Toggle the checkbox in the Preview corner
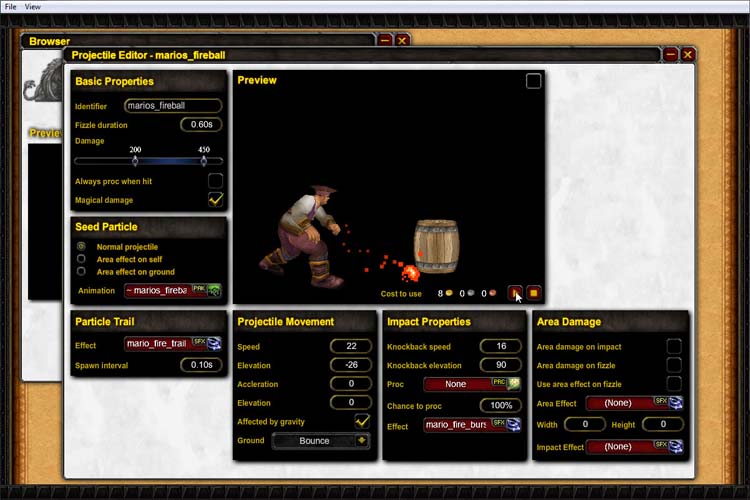 point(534,81)
